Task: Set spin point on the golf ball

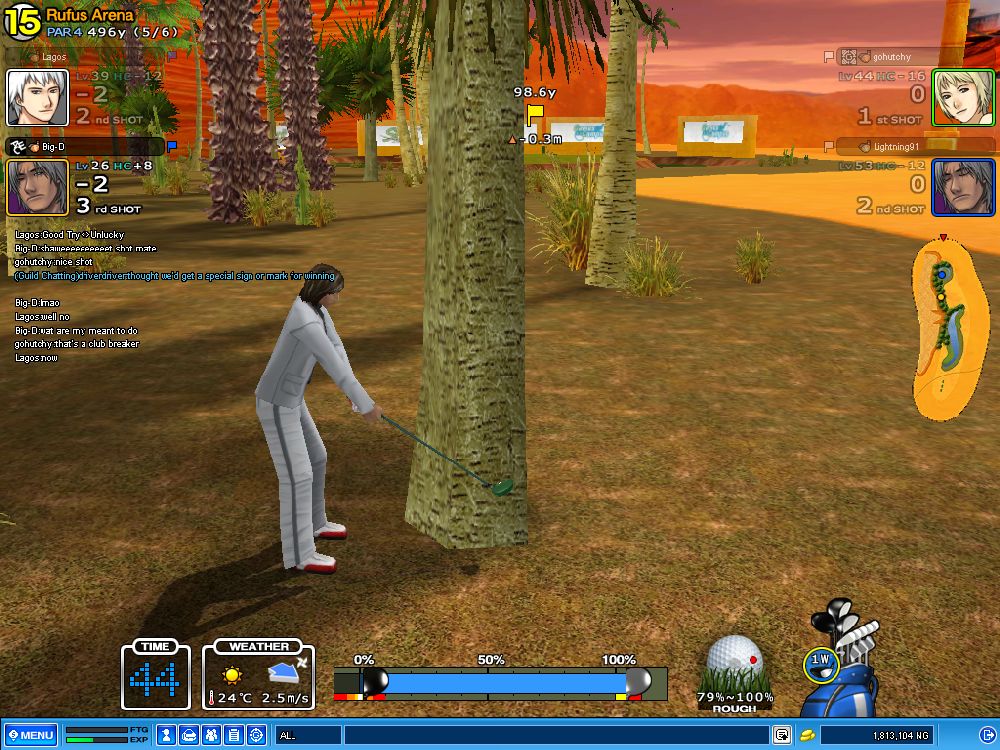Action: (735, 662)
